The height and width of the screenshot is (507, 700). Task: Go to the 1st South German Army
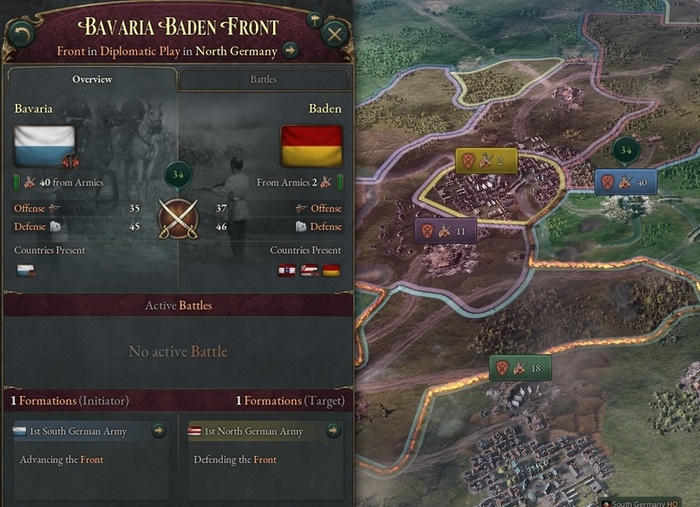click(158, 431)
